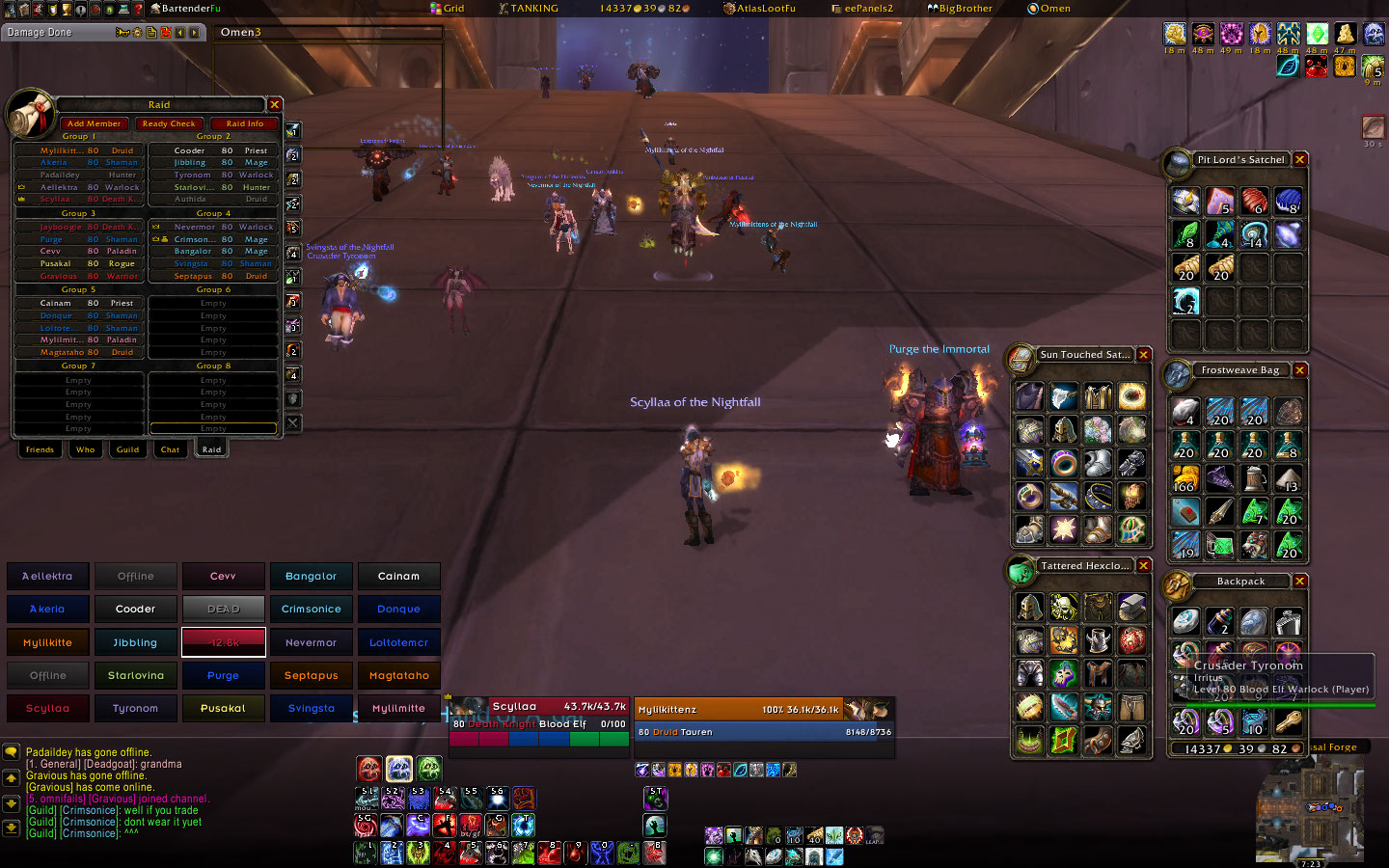This screenshot has height=868, width=1389.
Task: Open the AtlasLootFu menu
Action: [760, 9]
